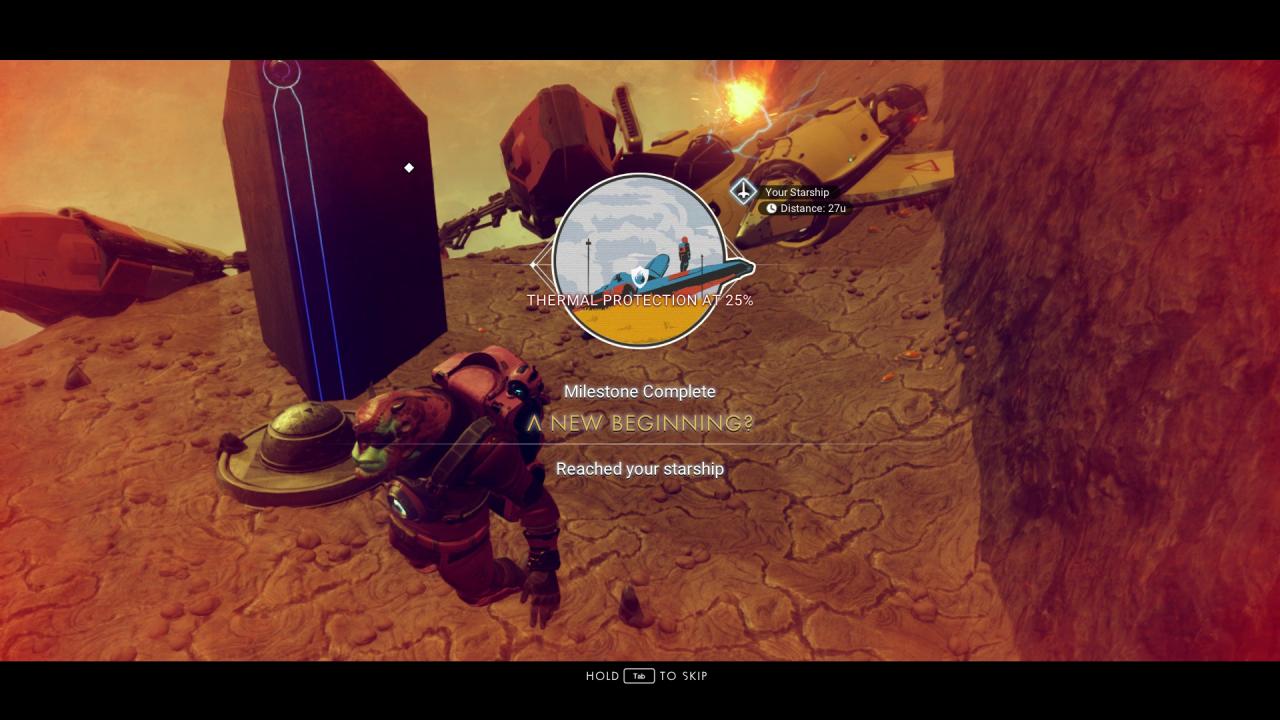Viewport: 1280px width, 720px height.
Task: Select the Your Starship waypoint marker
Action: (x=743, y=191)
